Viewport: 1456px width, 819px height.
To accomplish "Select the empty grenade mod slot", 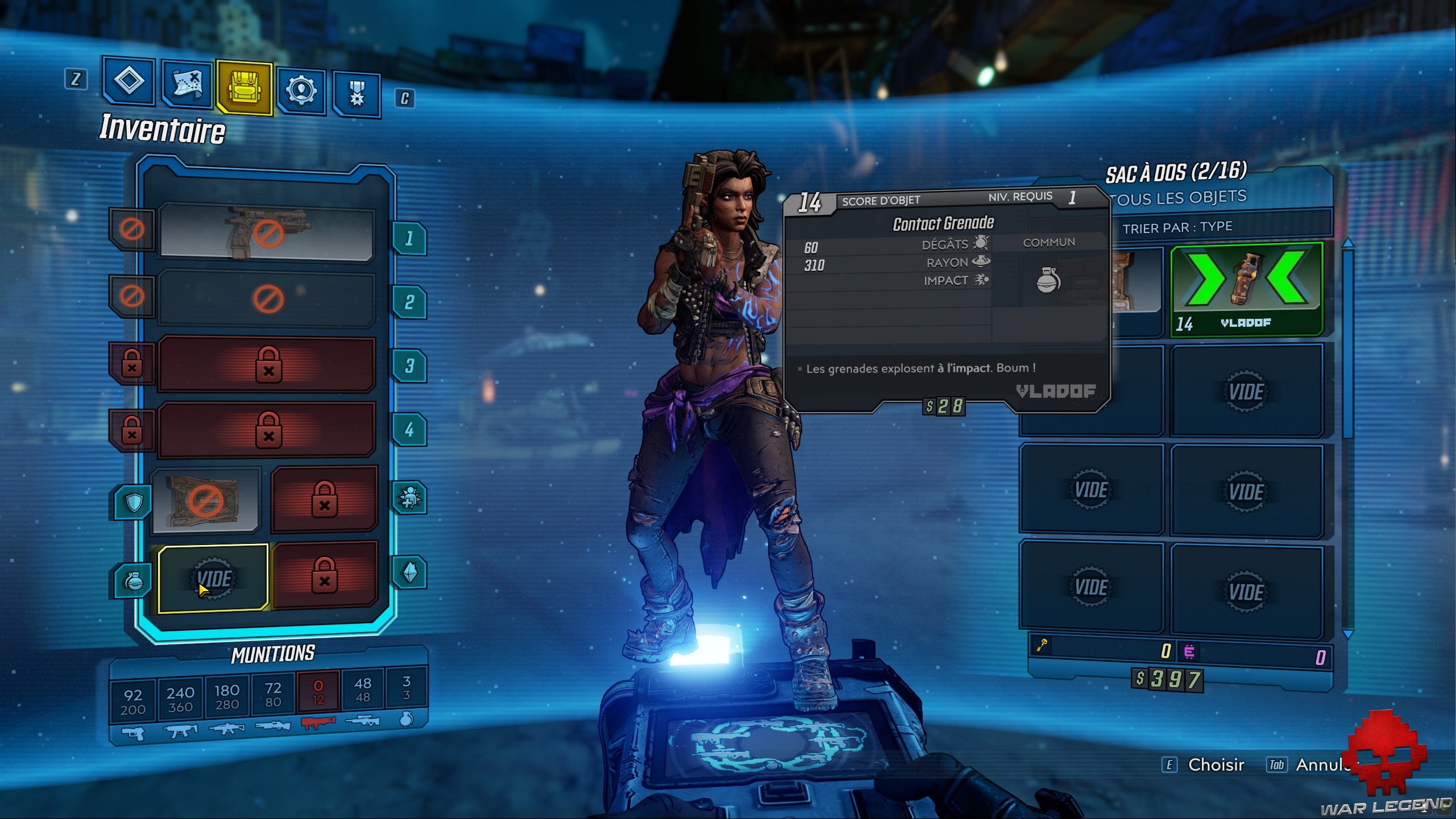I will (213, 579).
